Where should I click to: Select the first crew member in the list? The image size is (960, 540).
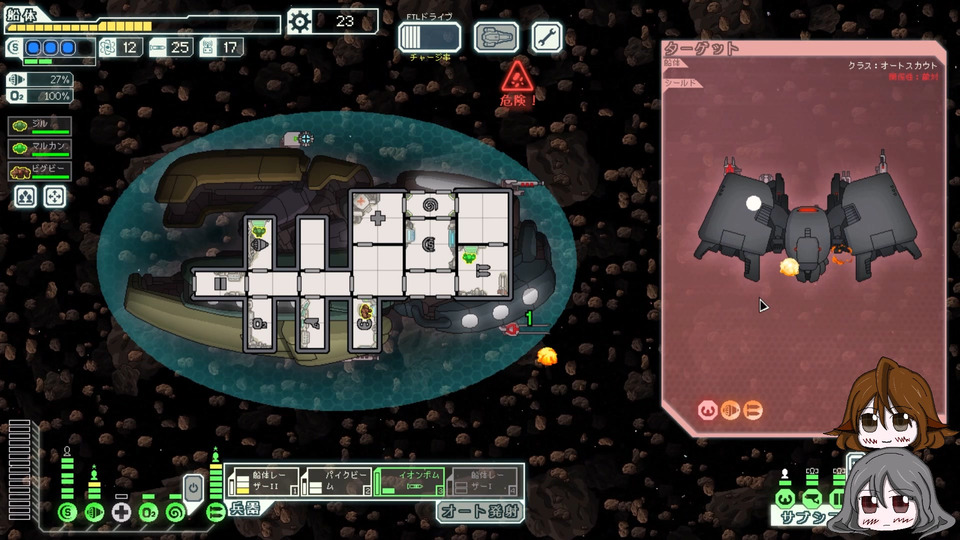click(40, 126)
